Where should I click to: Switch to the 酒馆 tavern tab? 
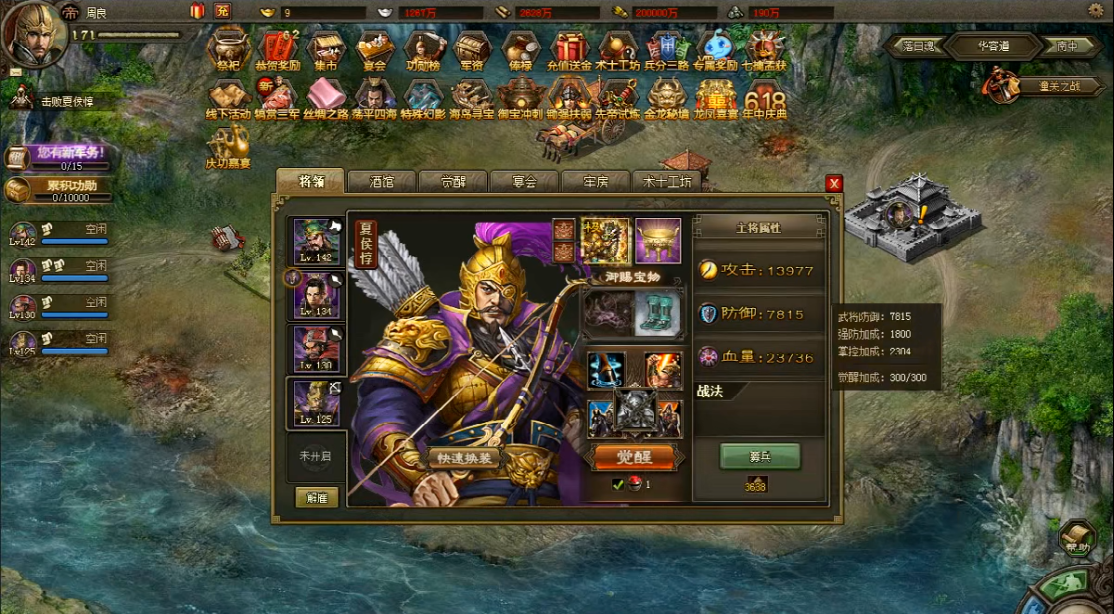click(x=381, y=182)
